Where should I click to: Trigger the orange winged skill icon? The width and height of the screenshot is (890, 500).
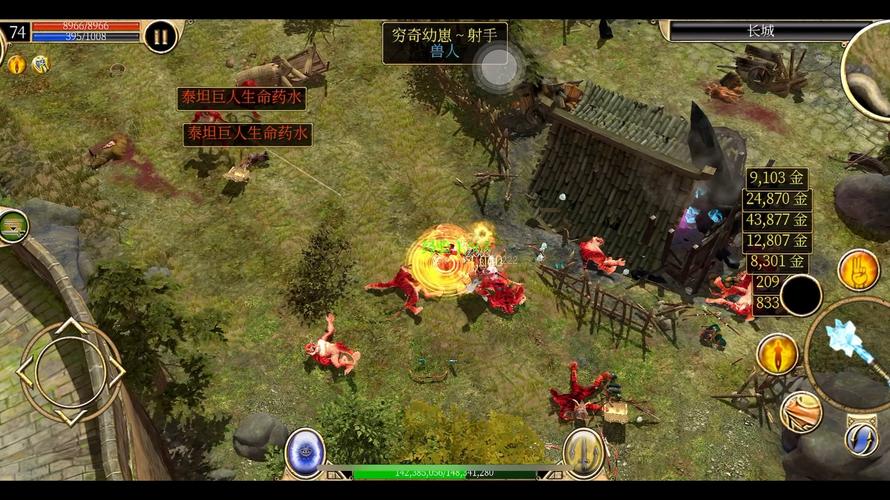click(x=800, y=411)
